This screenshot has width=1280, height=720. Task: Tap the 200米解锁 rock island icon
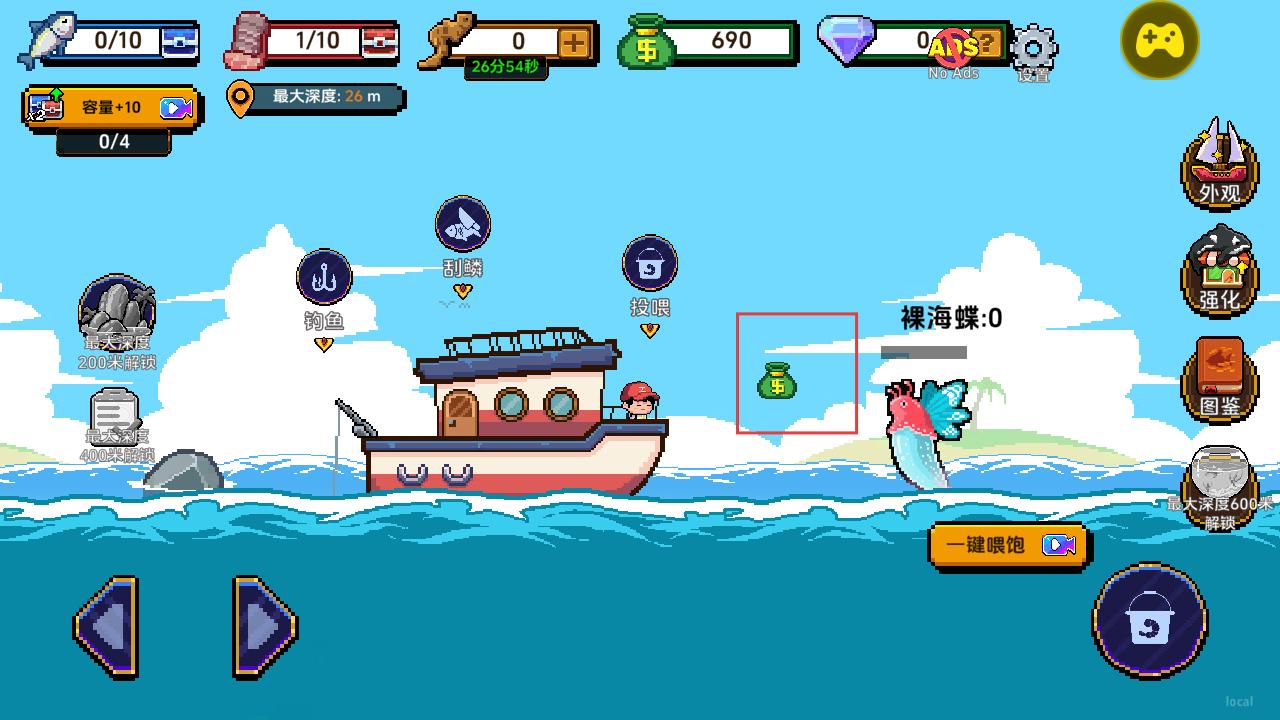coord(116,312)
